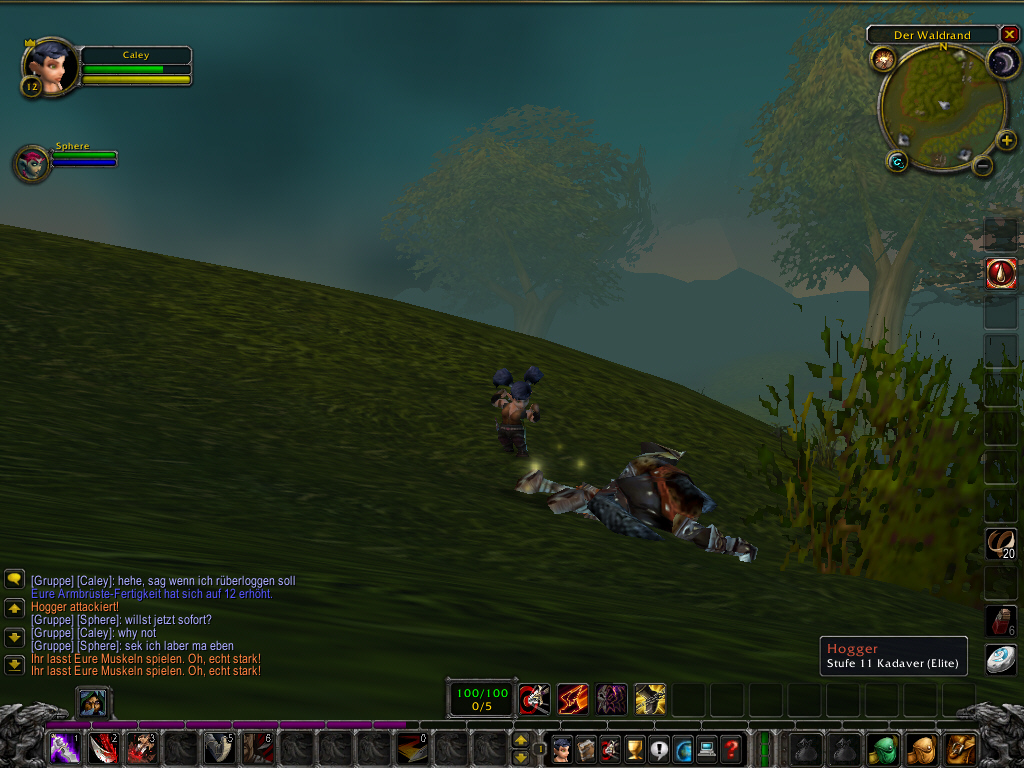Click the circular Der Waldrand minimap
The width and height of the screenshot is (1024, 768).
(x=942, y=104)
